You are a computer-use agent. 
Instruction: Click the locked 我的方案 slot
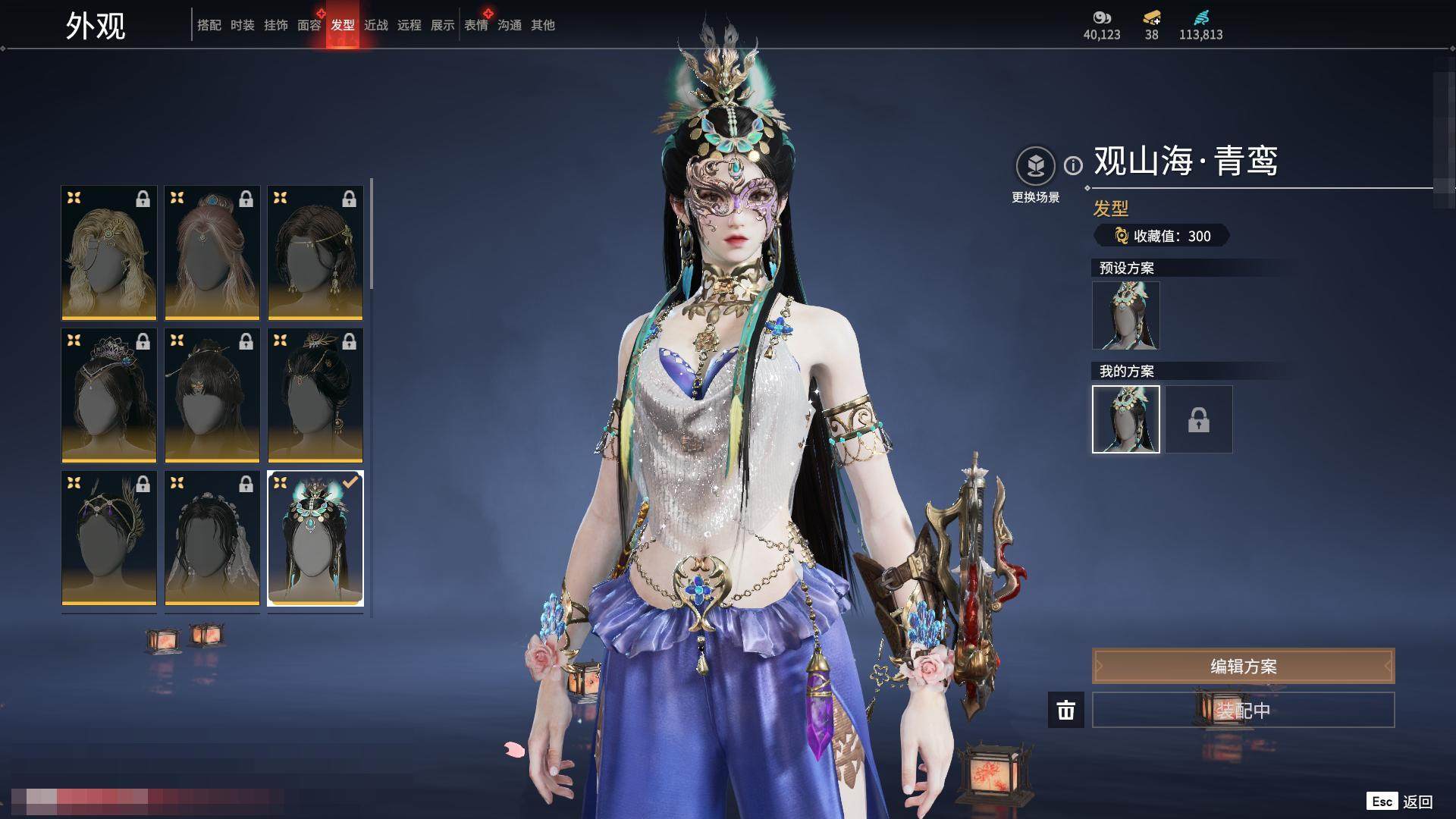[1198, 419]
